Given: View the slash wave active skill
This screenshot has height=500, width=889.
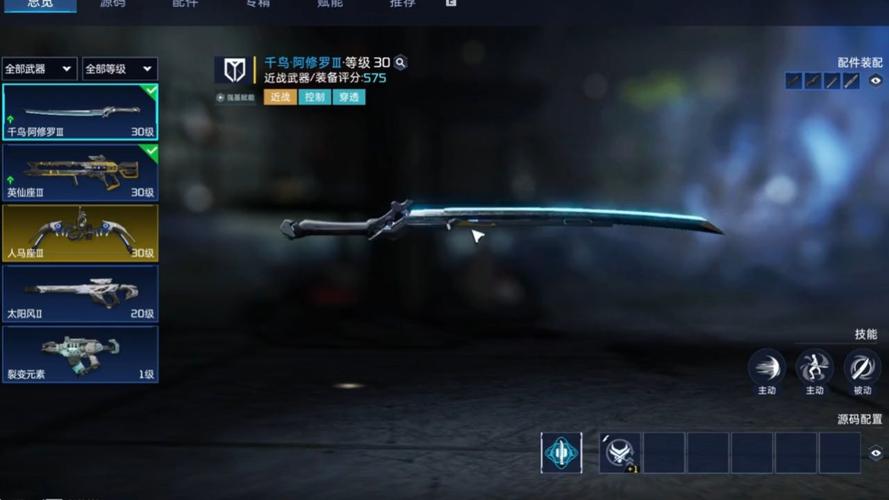Looking at the screenshot, I should pos(767,366).
